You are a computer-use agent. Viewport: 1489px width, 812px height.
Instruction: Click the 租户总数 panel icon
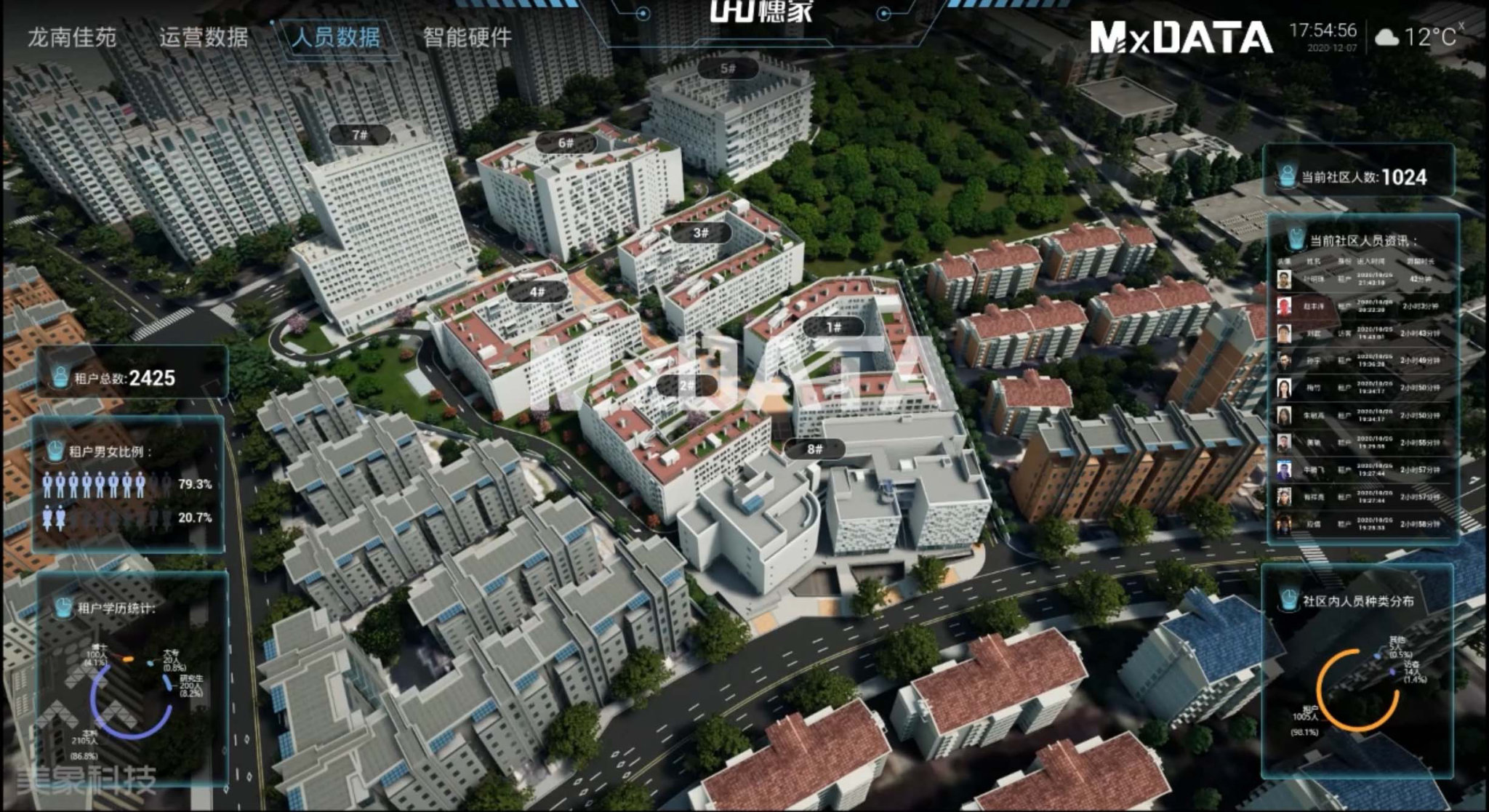coord(60,377)
